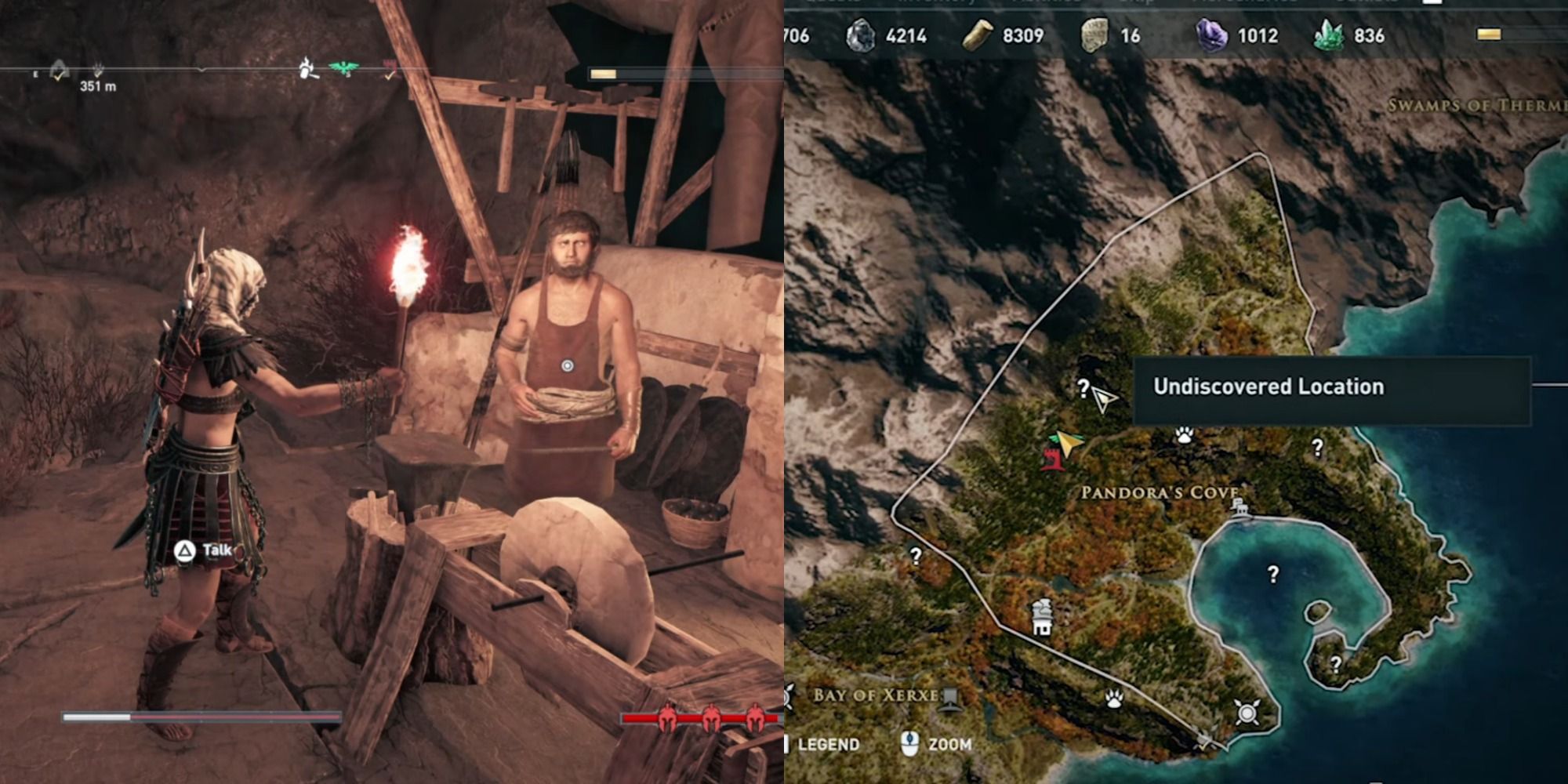Viewport: 1568px width, 784px height.
Task: Switch to the Inventory tab
Action: pyautogui.click(x=937, y=3)
